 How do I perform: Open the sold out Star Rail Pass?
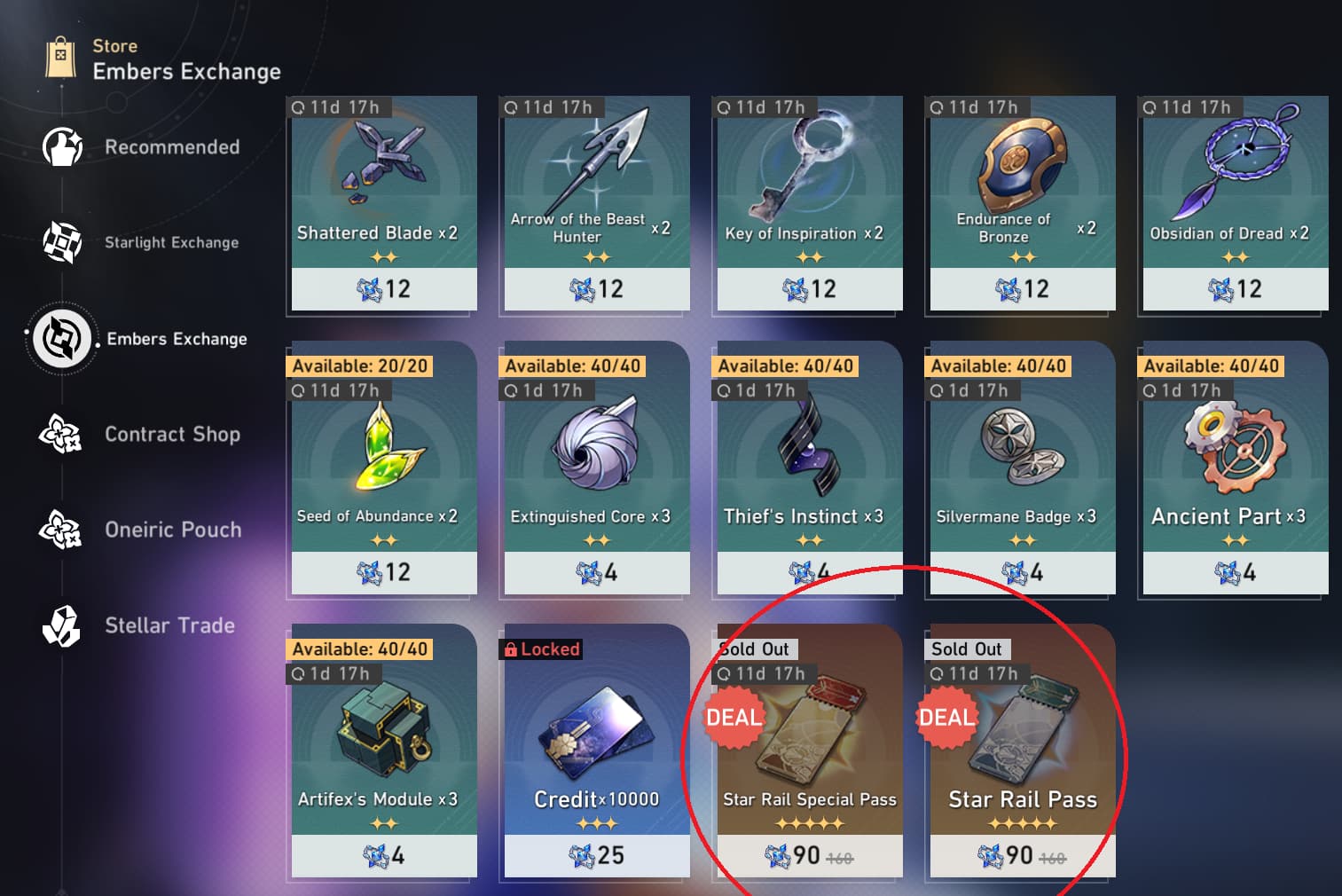click(1022, 754)
